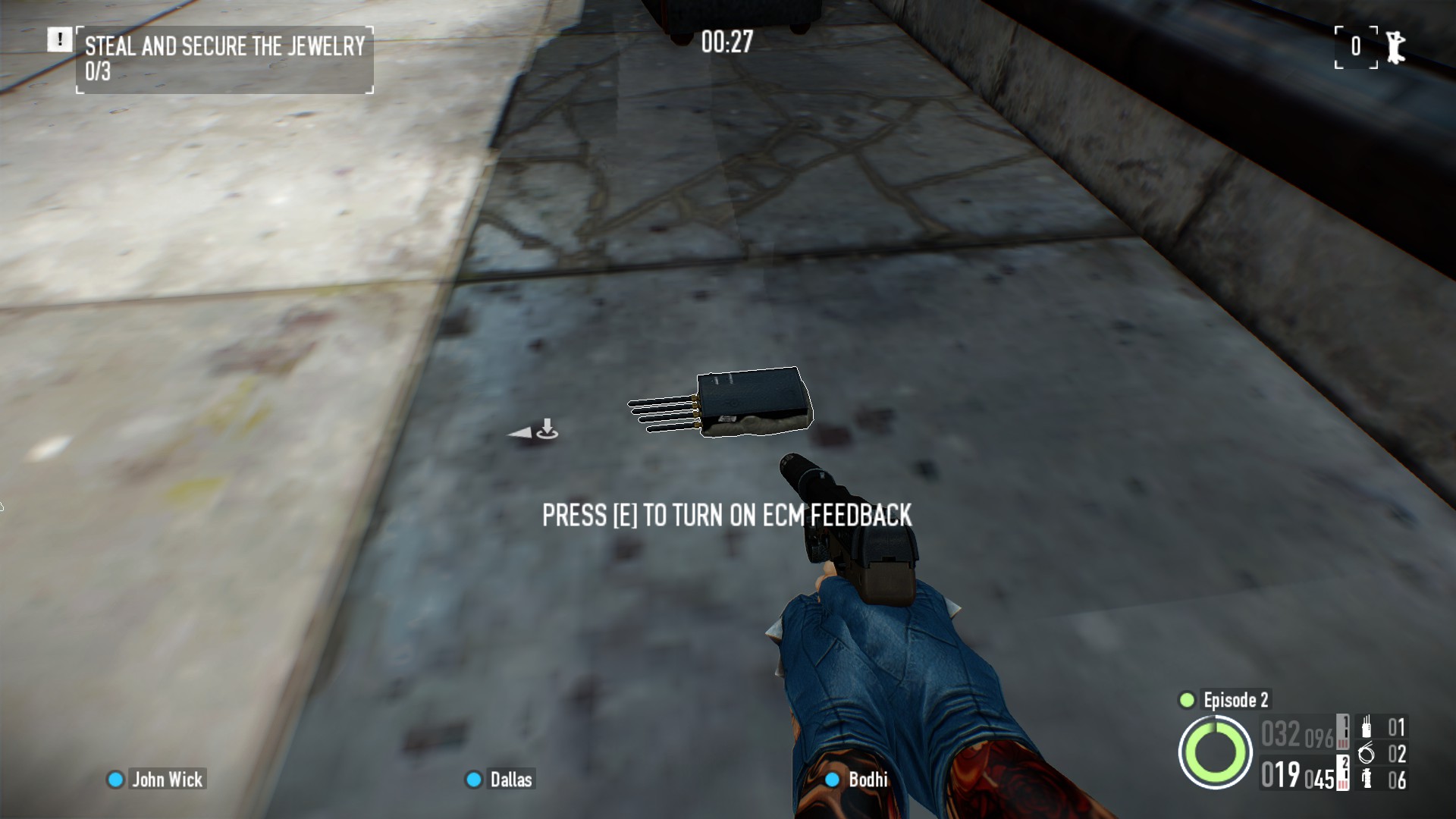
Task: Click the throwable grenade icon
Action: [x=1367, y=778]
